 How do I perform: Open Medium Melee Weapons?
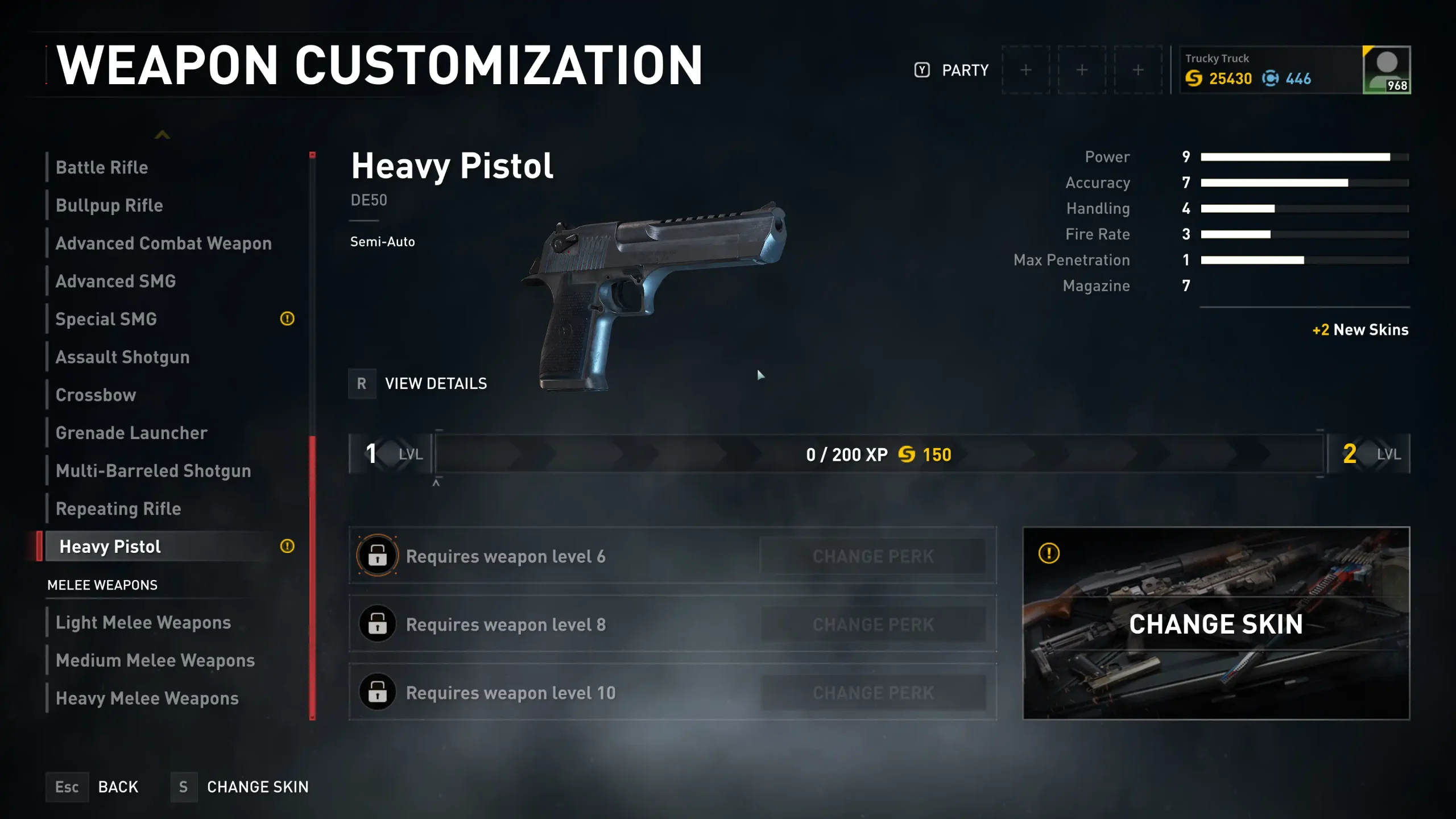[155, 660]
